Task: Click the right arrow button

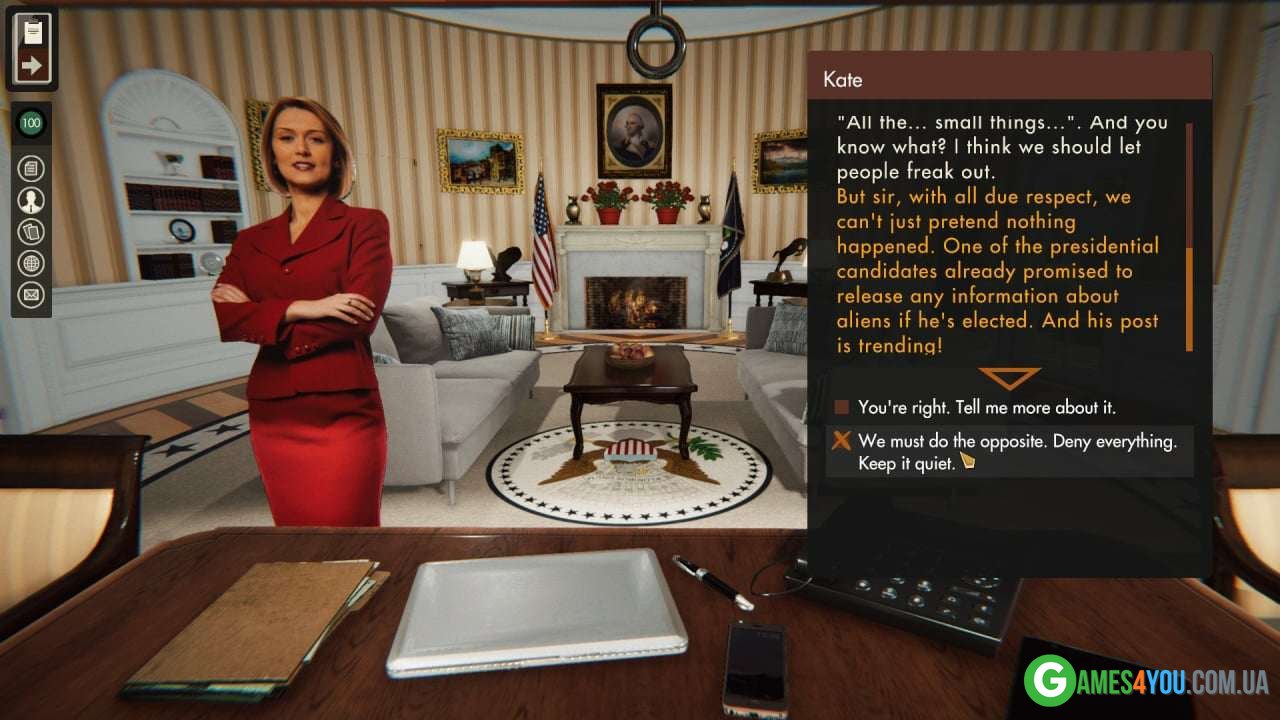Action: pos(32,67)
